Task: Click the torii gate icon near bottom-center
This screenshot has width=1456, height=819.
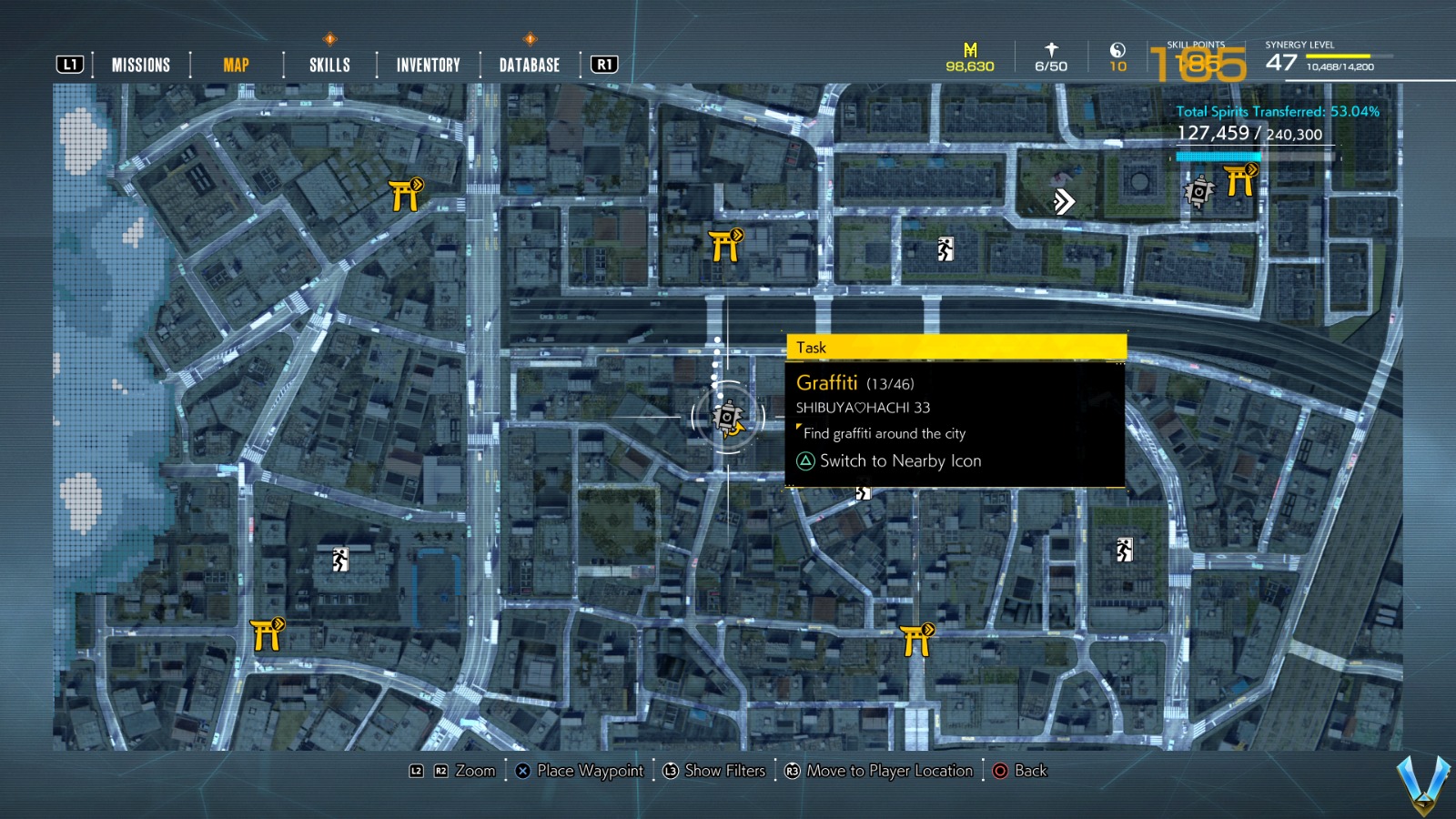Action: point(913,638)
